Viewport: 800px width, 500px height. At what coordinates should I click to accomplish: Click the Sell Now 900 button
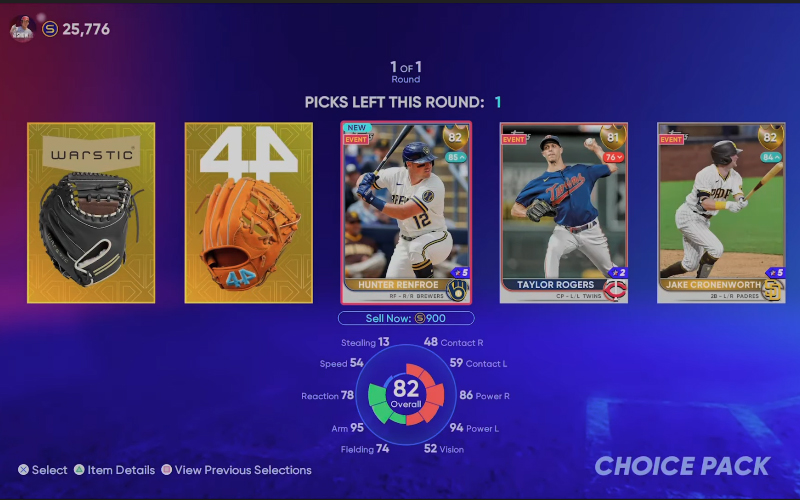[405, 318]
